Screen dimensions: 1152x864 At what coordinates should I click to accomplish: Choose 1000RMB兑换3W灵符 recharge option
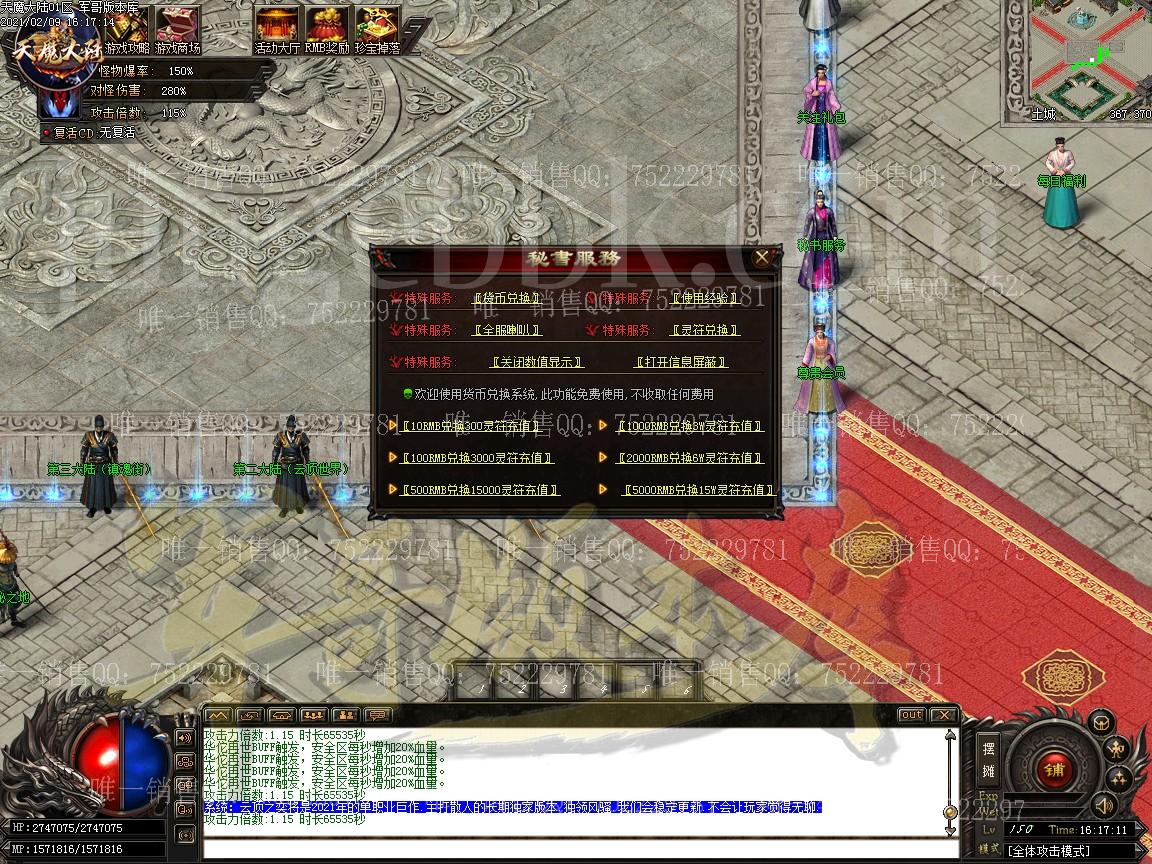pos(689,426)
